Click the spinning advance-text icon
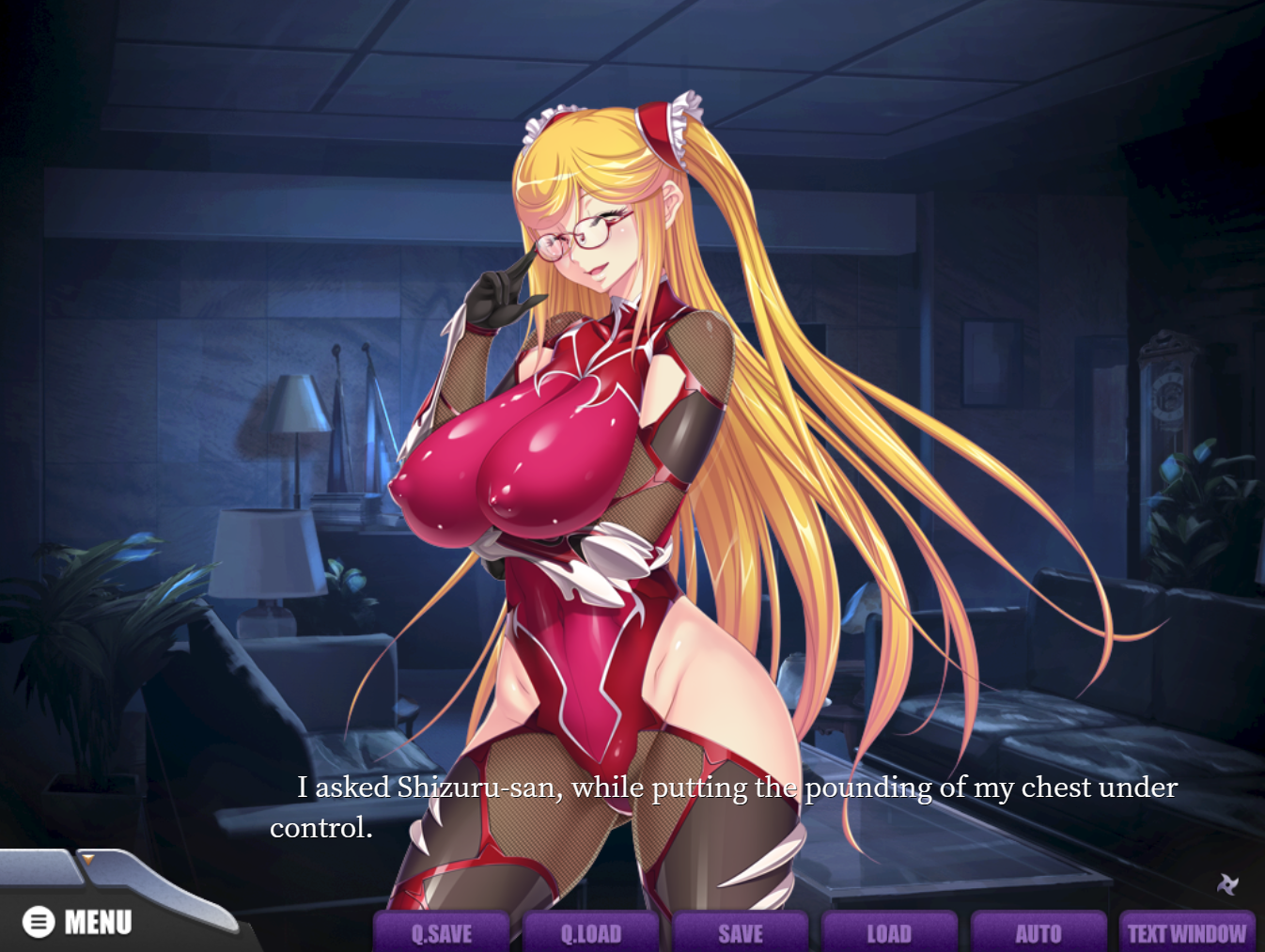Screen dimensions: 1265x952 pyautogui.click(x=1227, y=883)
